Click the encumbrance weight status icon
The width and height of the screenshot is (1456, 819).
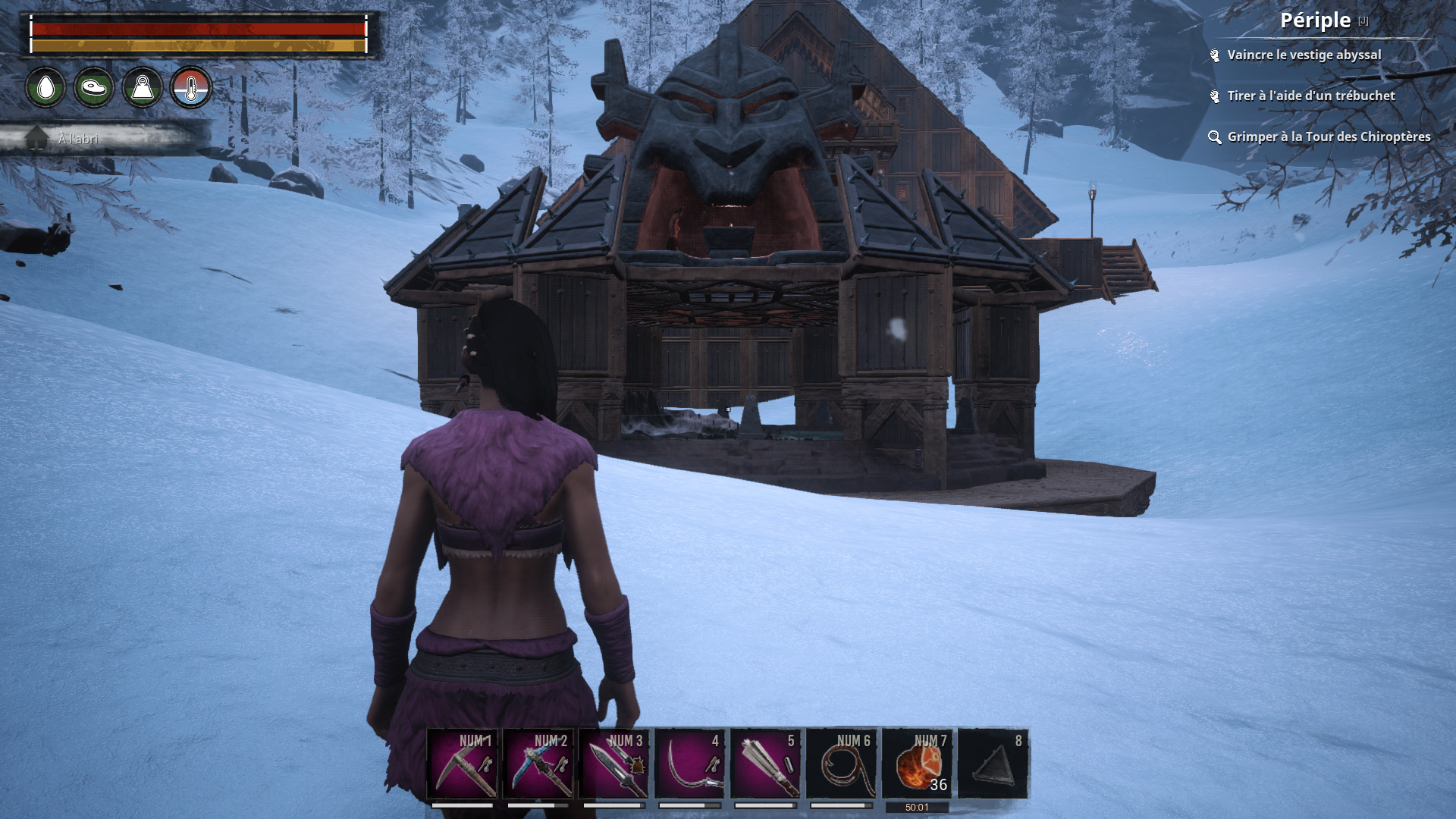143,88
